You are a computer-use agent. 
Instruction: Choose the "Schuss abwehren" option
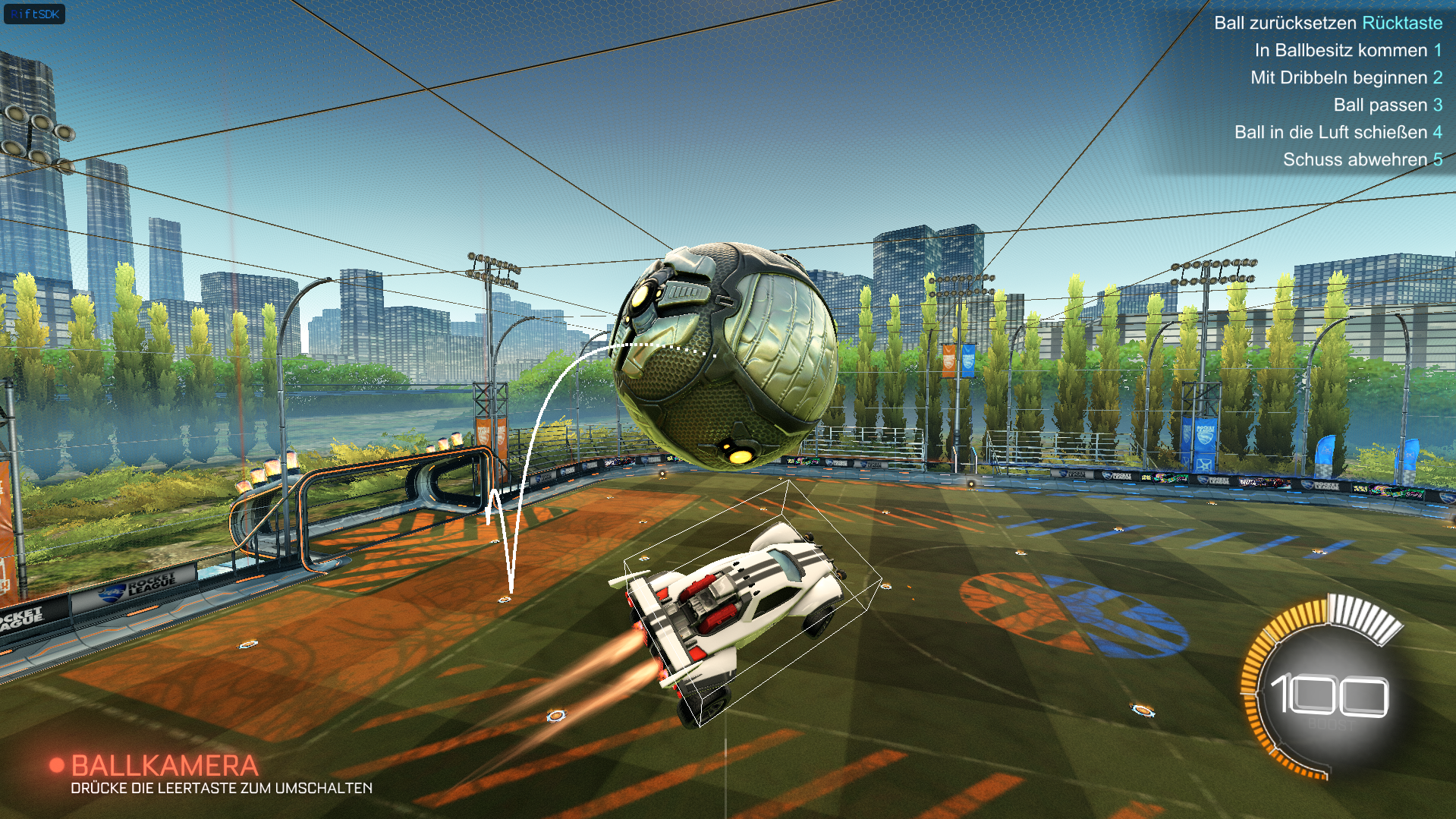point(1362,159)
